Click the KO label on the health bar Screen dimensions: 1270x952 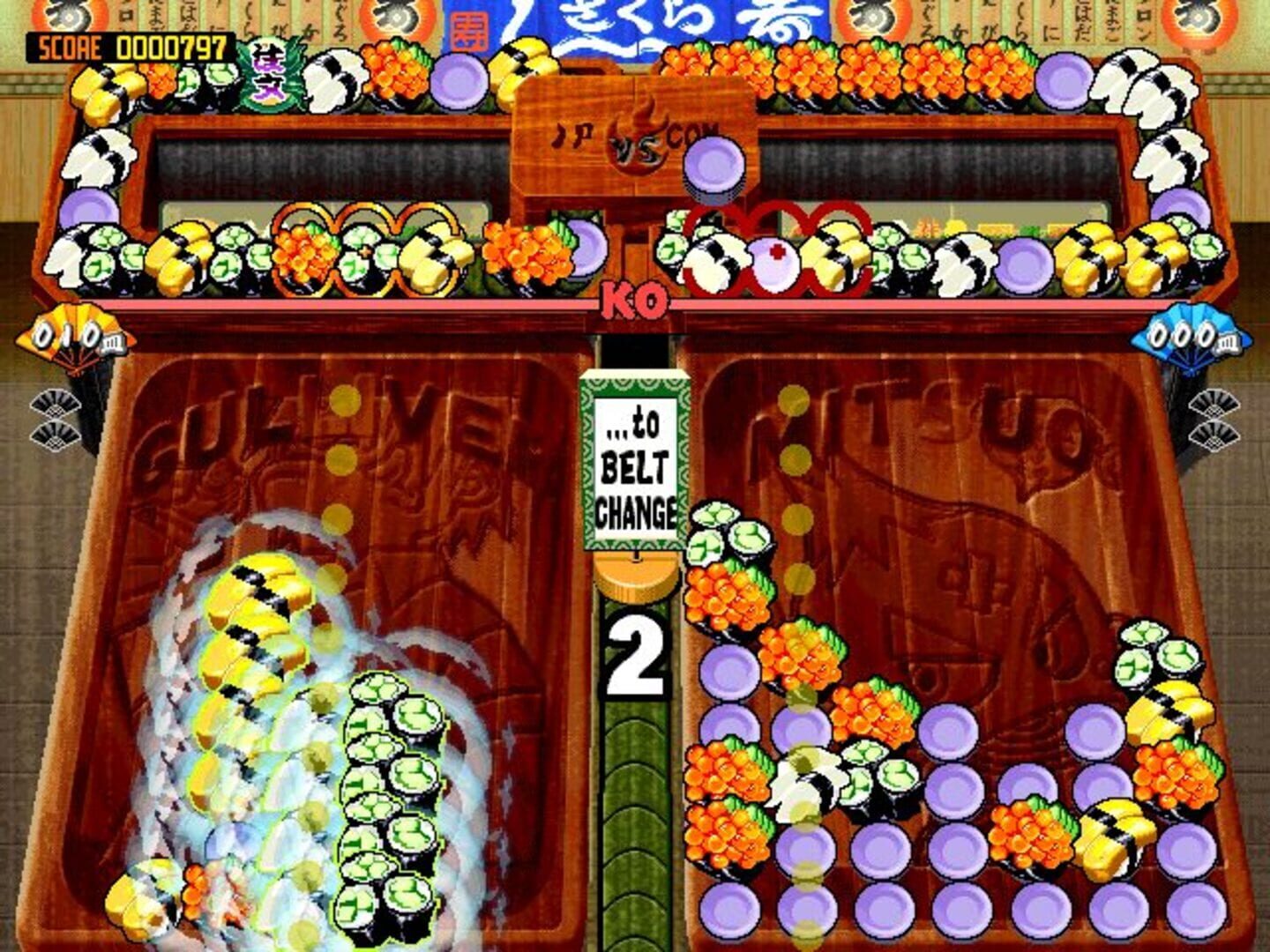click(633, 301)
